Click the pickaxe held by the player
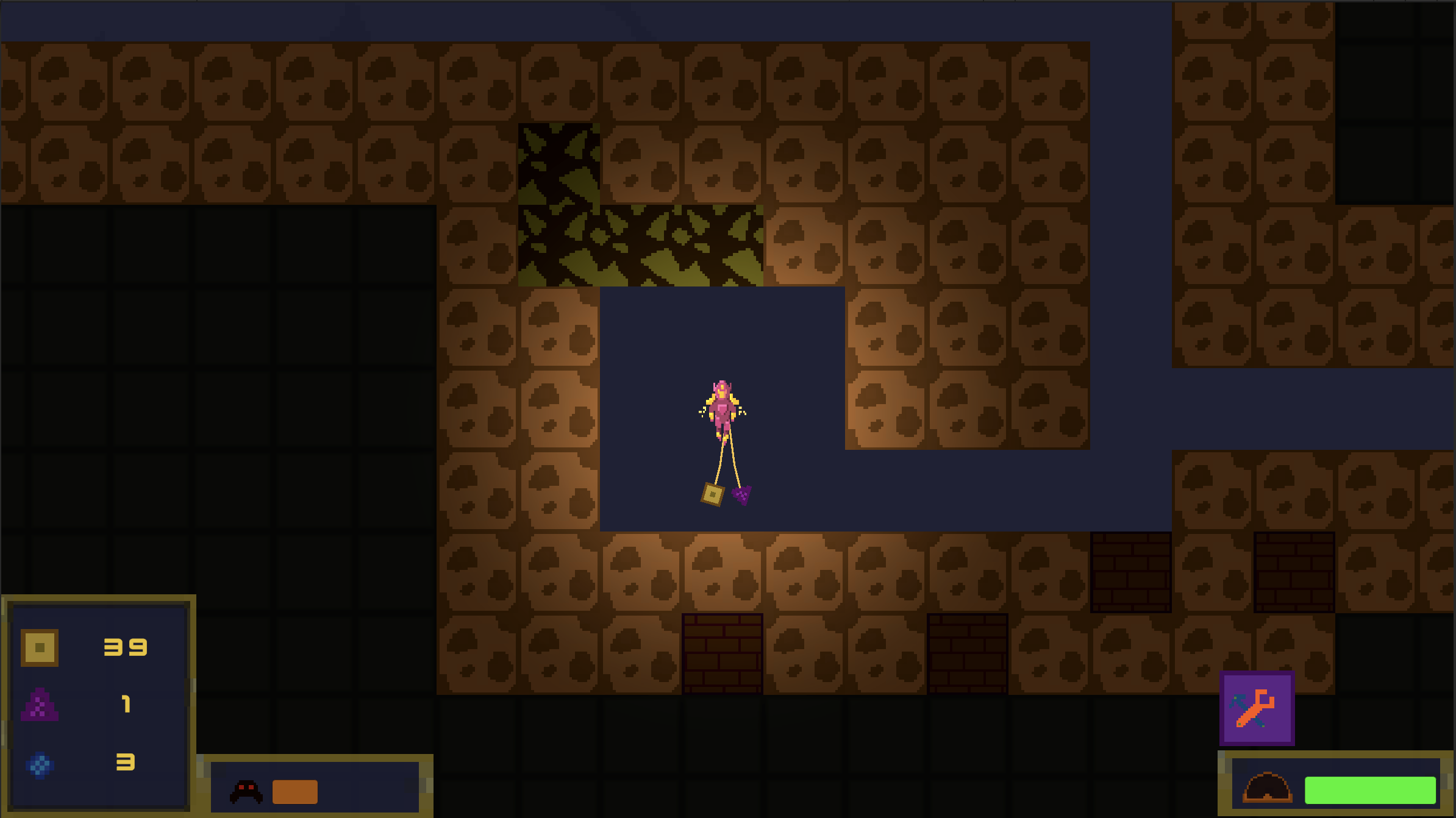This screenshot has height=818, width=1456. point(711,494)
